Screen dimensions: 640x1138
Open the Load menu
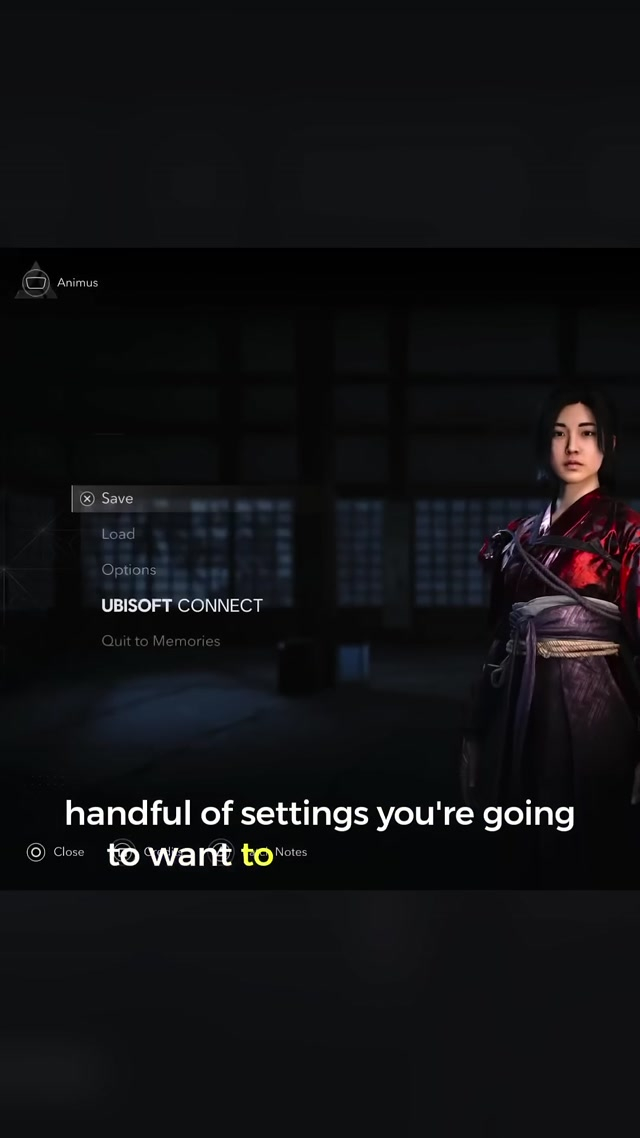tap(118, 534)
